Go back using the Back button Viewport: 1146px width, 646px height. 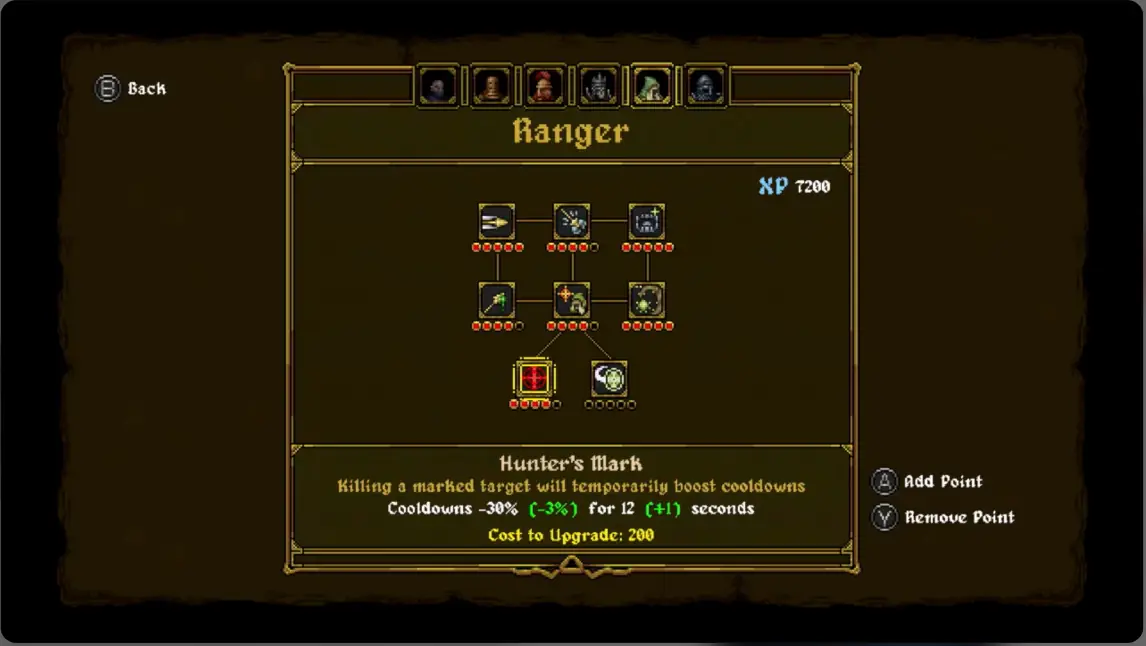click(x=131, y=89)
